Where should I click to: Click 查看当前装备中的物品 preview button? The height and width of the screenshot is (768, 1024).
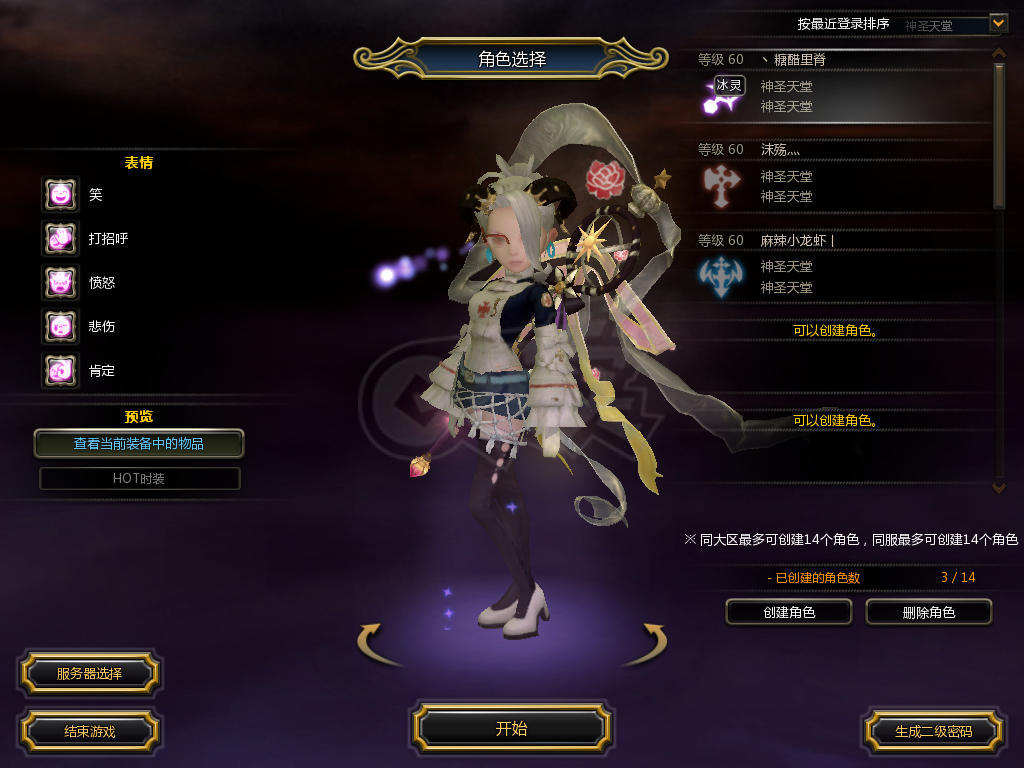coord(139,443)
